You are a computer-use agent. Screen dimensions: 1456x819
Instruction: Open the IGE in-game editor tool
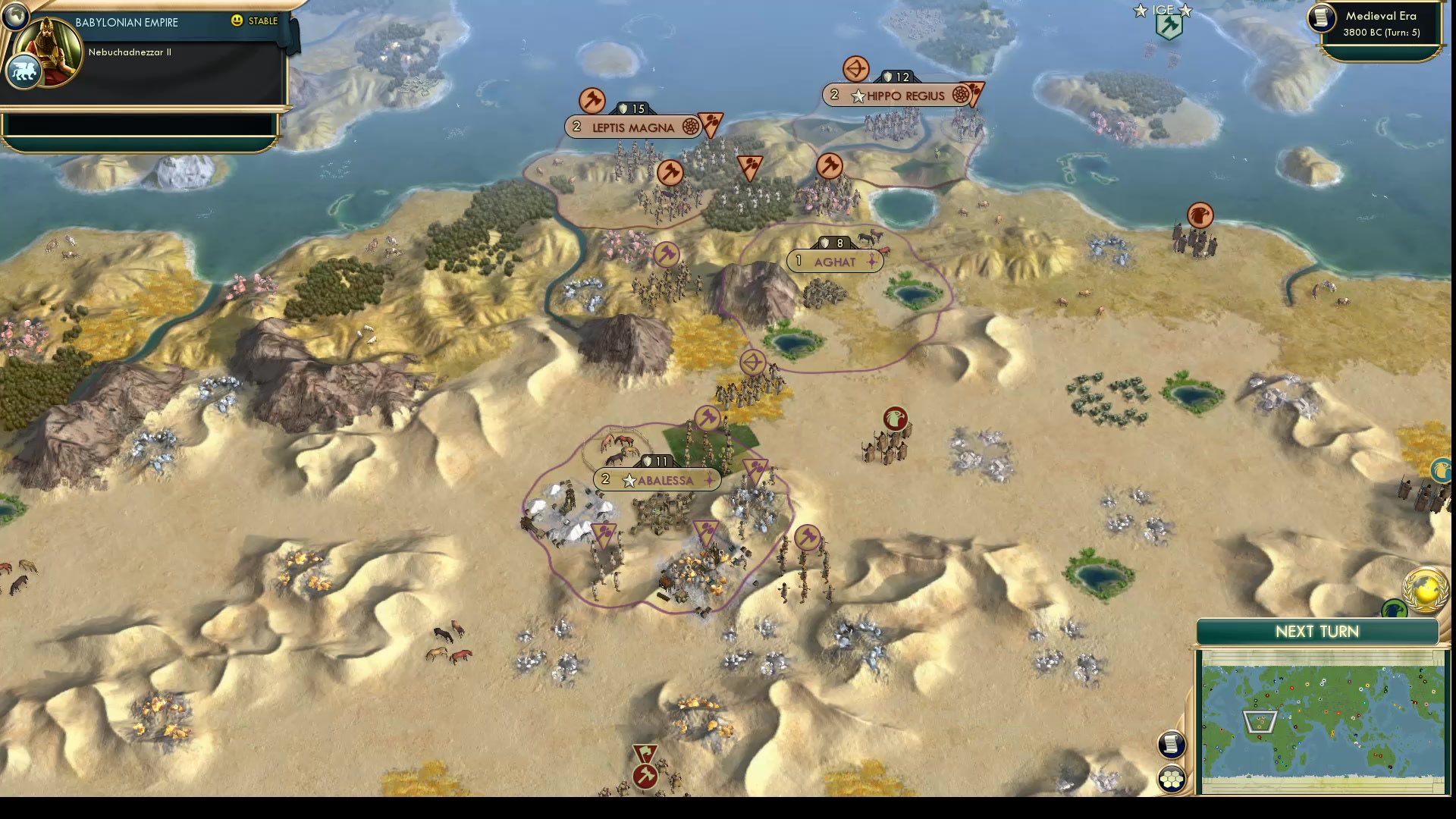pos(1168,25)
